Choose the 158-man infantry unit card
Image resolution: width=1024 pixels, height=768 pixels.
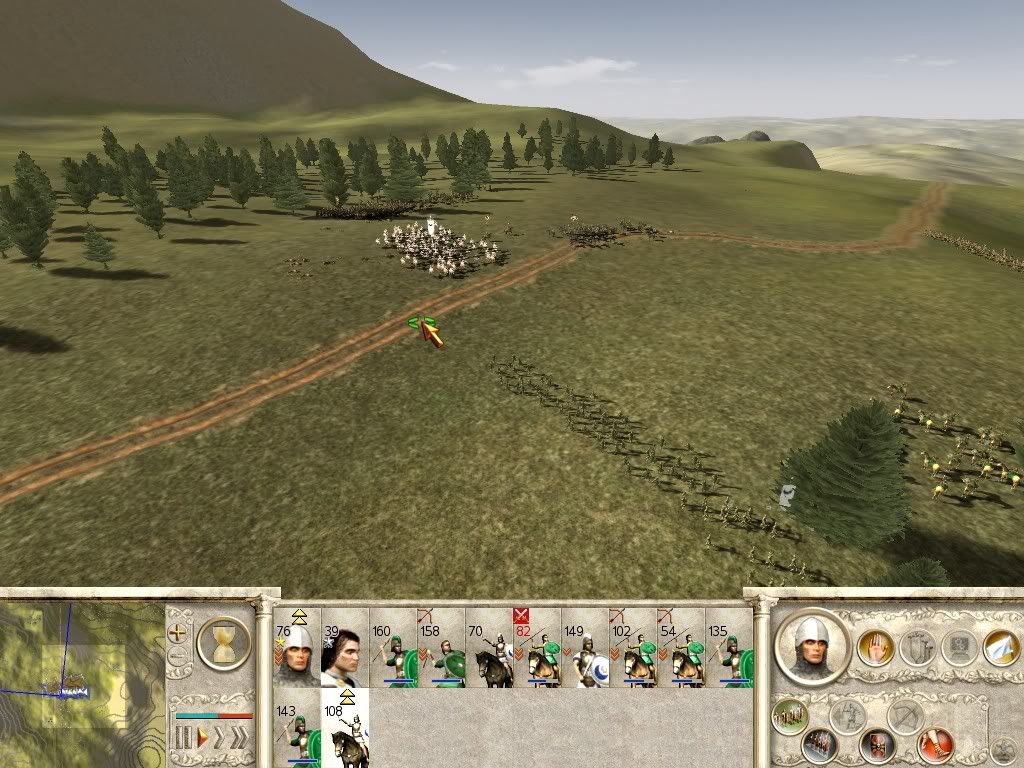click(441, 648)
